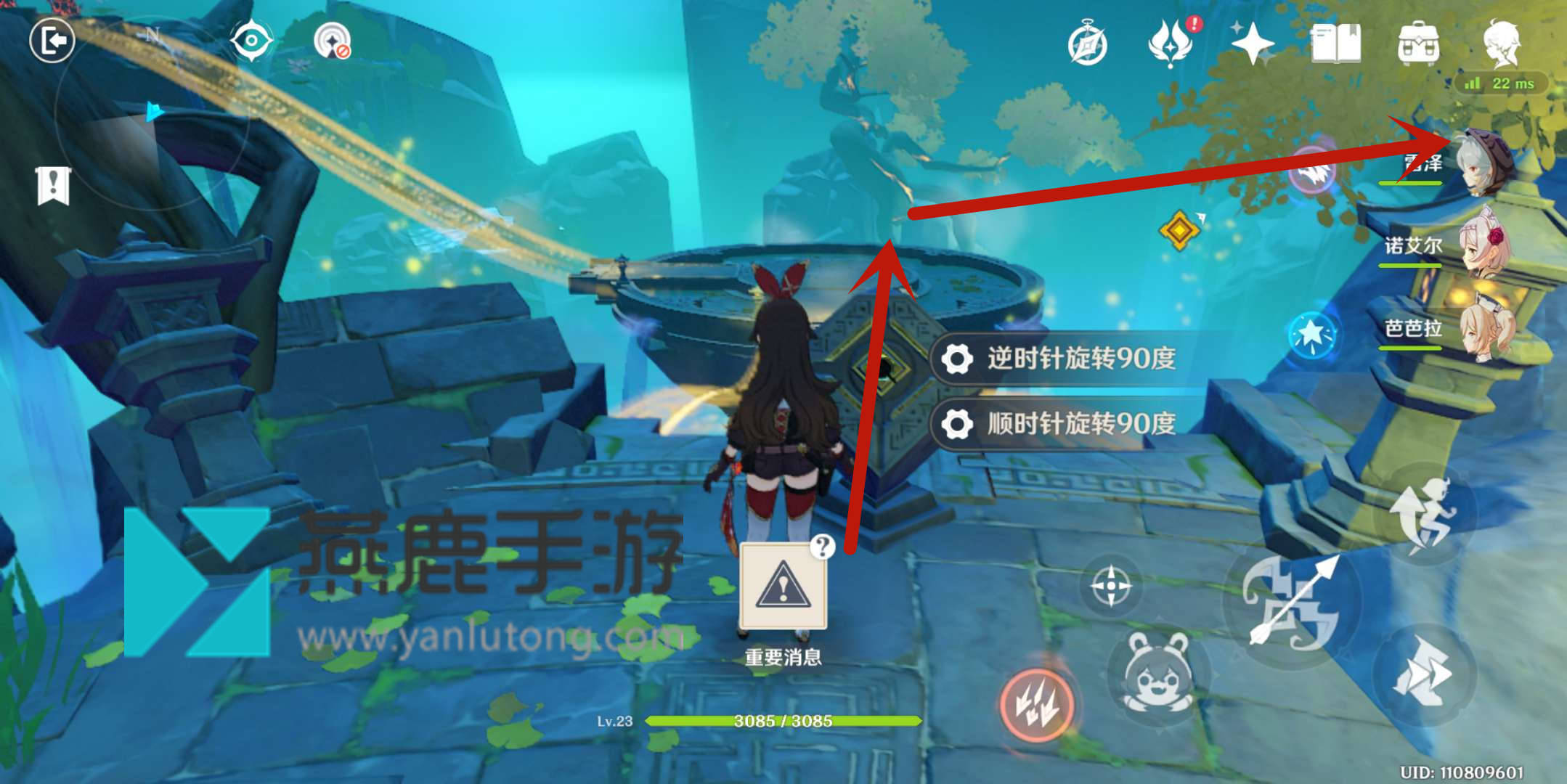Screen dimensions: 1567x784
Task: Activate elemental sight eye icon
Action: 251,41
